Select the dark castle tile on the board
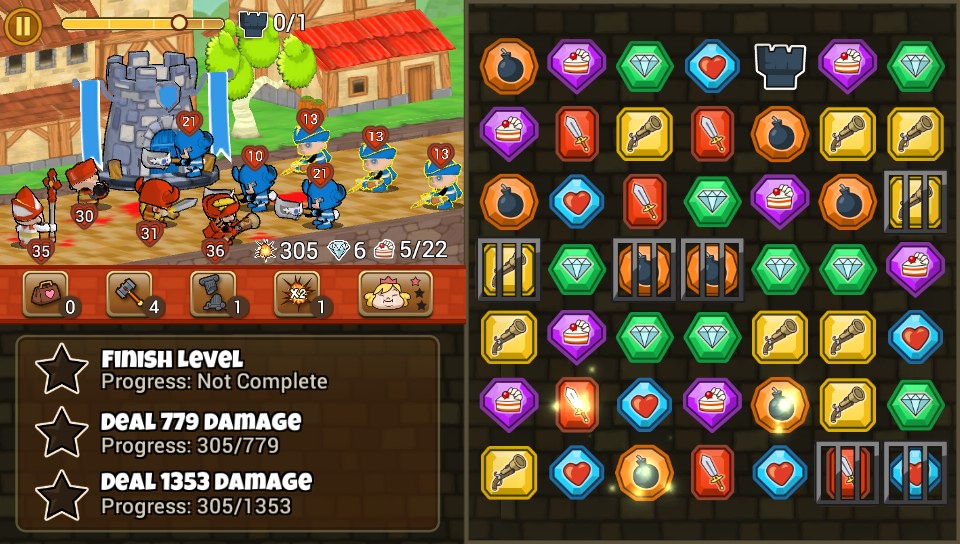960x544 pixels. [x=780, y=66]
